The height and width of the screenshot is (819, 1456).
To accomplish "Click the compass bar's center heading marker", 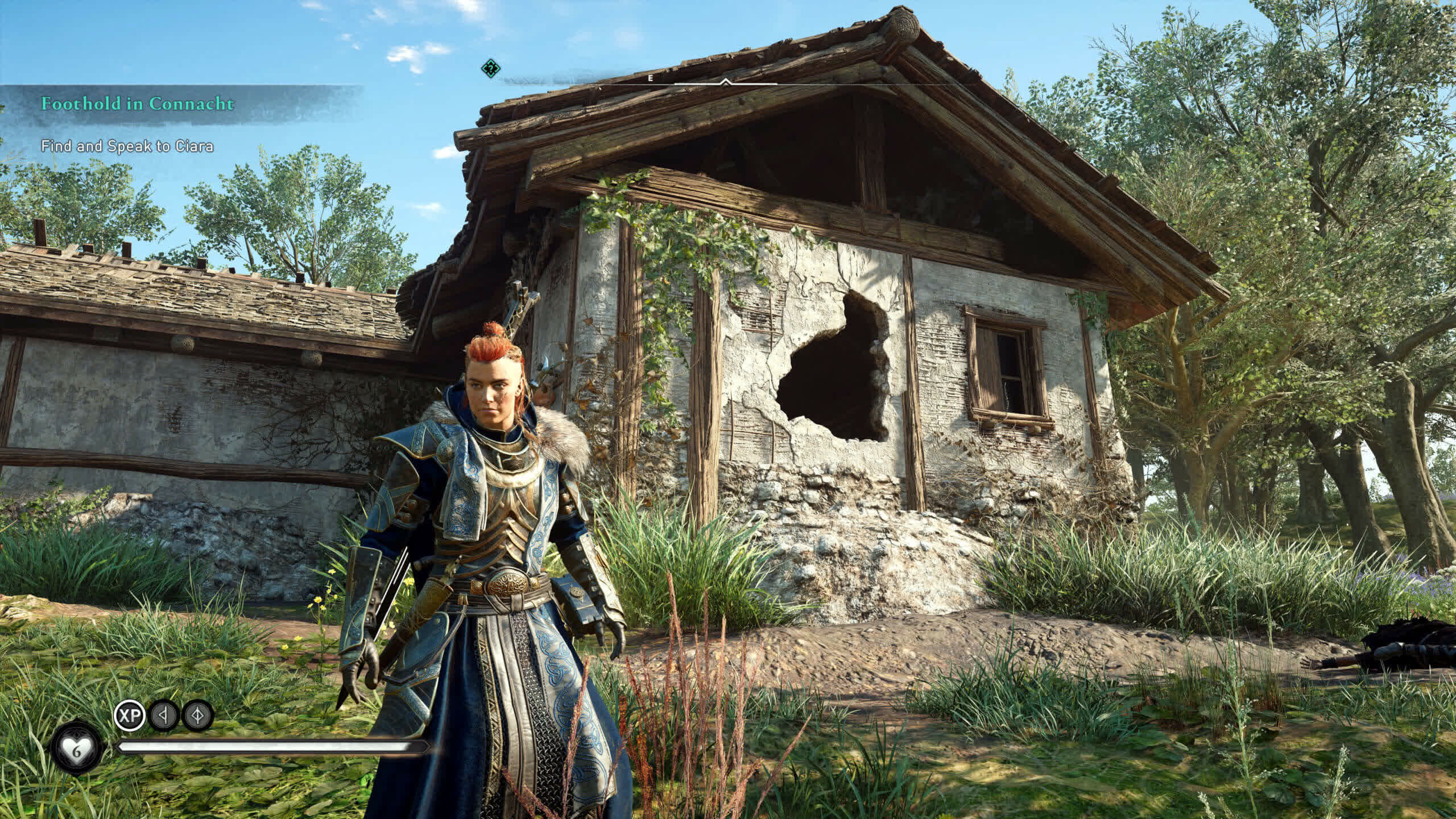I will pyautogui.click(x=725, y=82).
